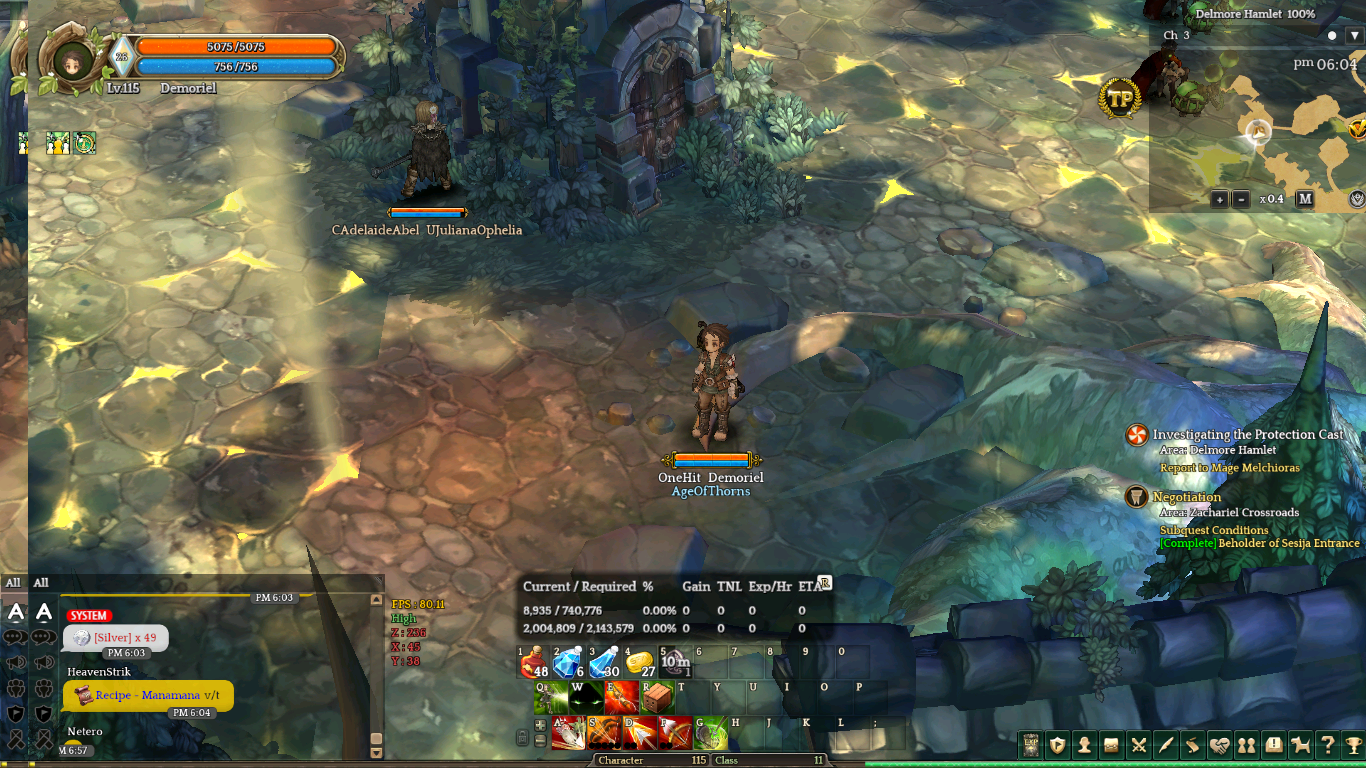Open the handshake menu icon
1366x768 pixels.
click(1219, 745)
